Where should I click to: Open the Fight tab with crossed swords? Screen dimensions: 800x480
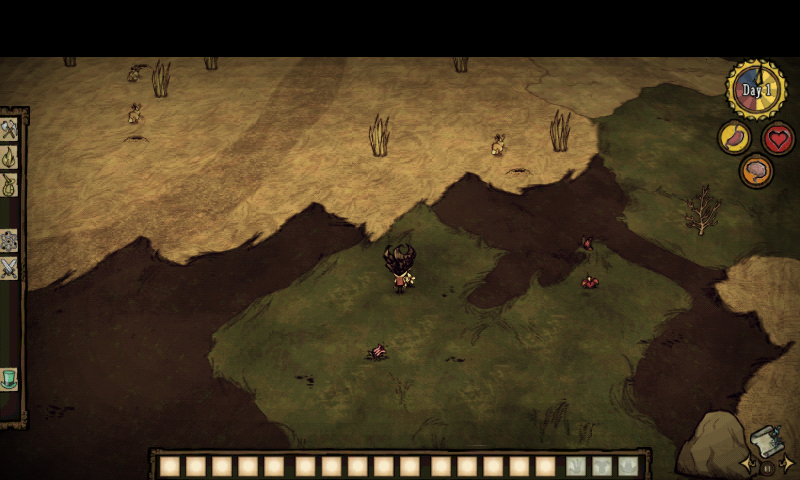point(9,268)
